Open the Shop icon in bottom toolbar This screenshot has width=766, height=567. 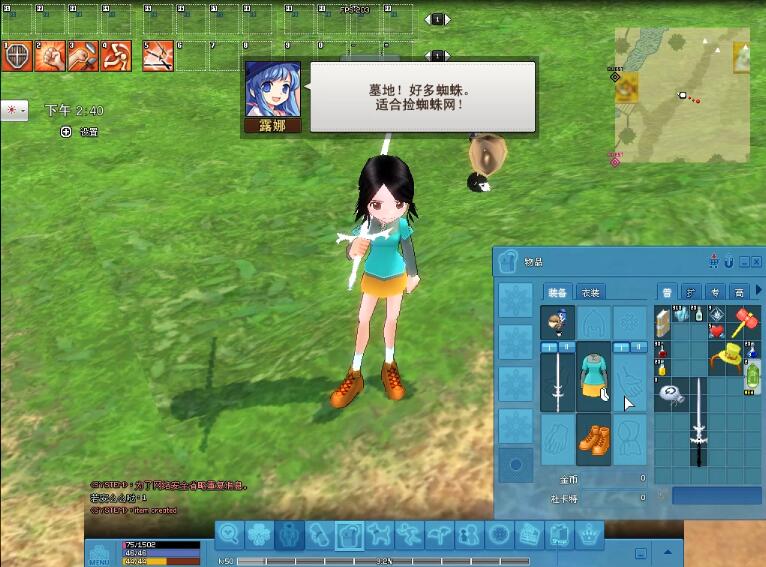point(558,536)
